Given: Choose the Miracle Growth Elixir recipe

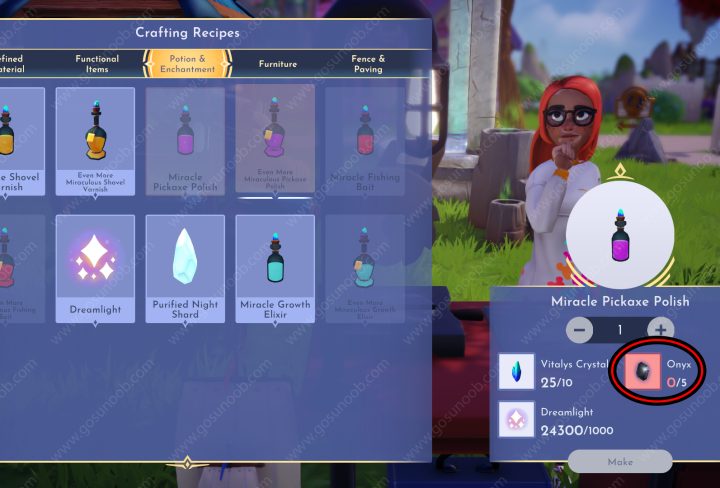Looking at the screenshot, I should point(275,268).
